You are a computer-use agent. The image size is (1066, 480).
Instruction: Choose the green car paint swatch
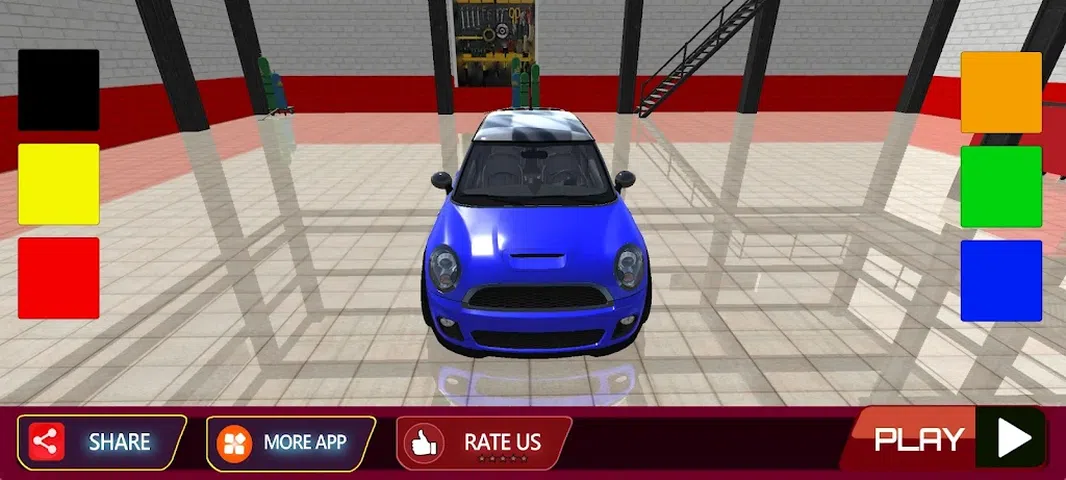coord(1001,187)
